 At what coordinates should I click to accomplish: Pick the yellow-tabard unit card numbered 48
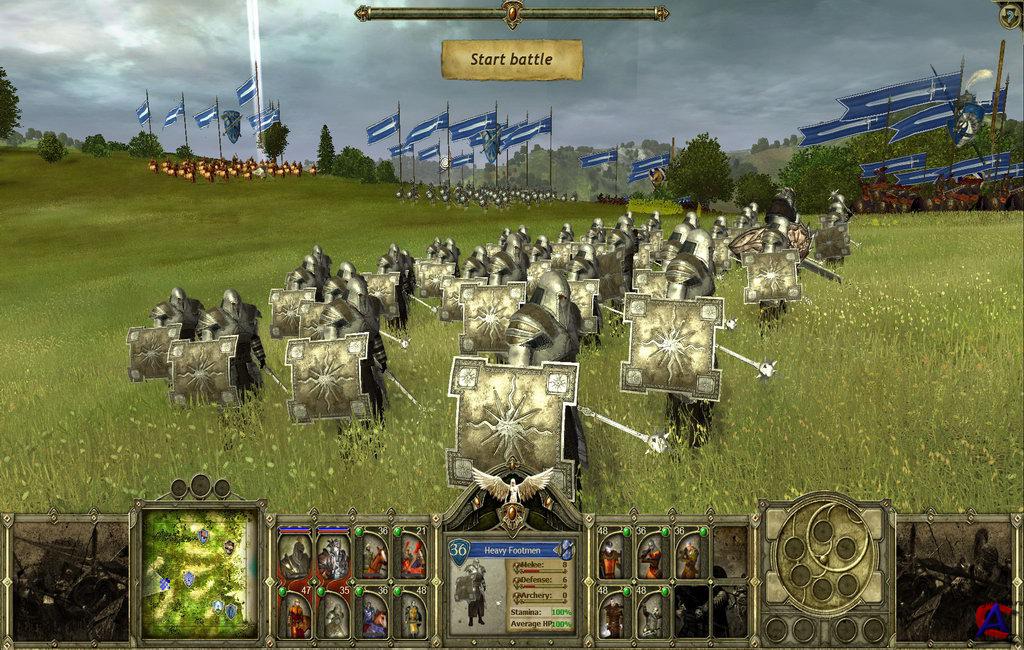click(x=412, y=615)
